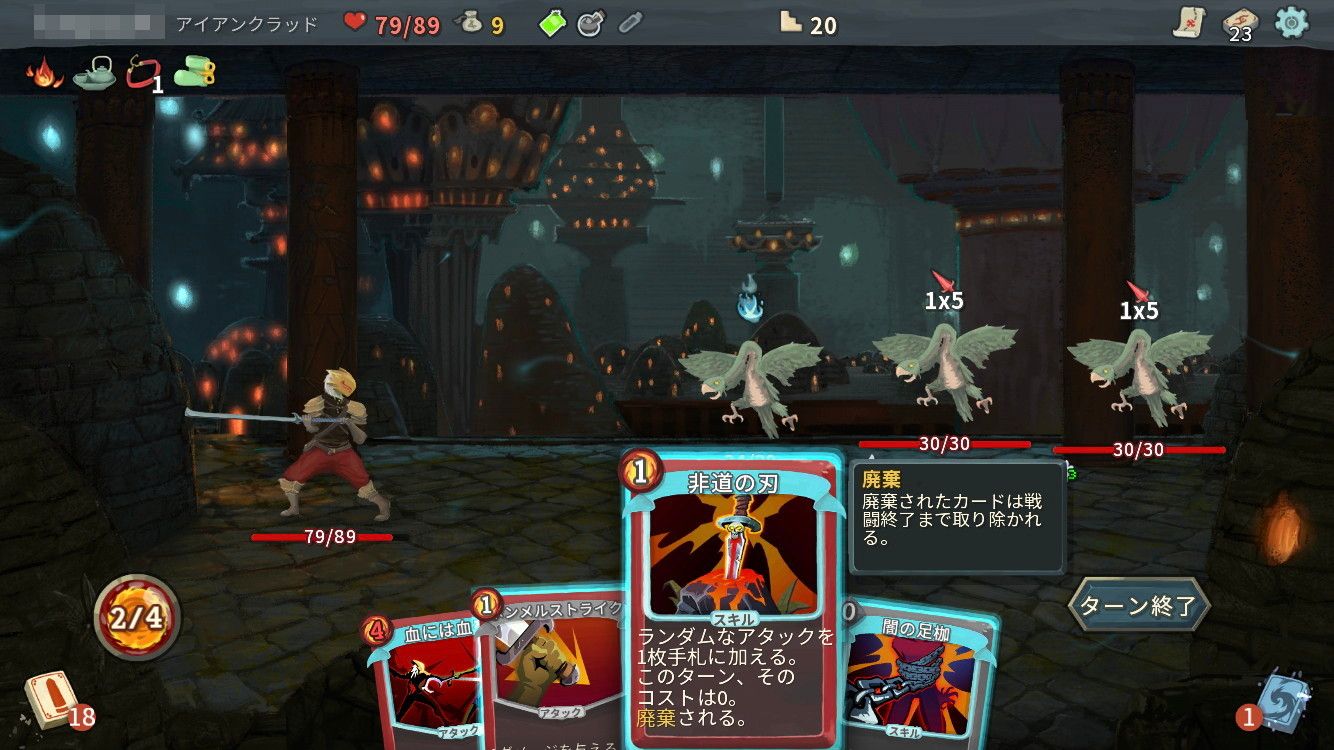
Task: View the discard pile holding 1 card
Action: (1281, 699)
